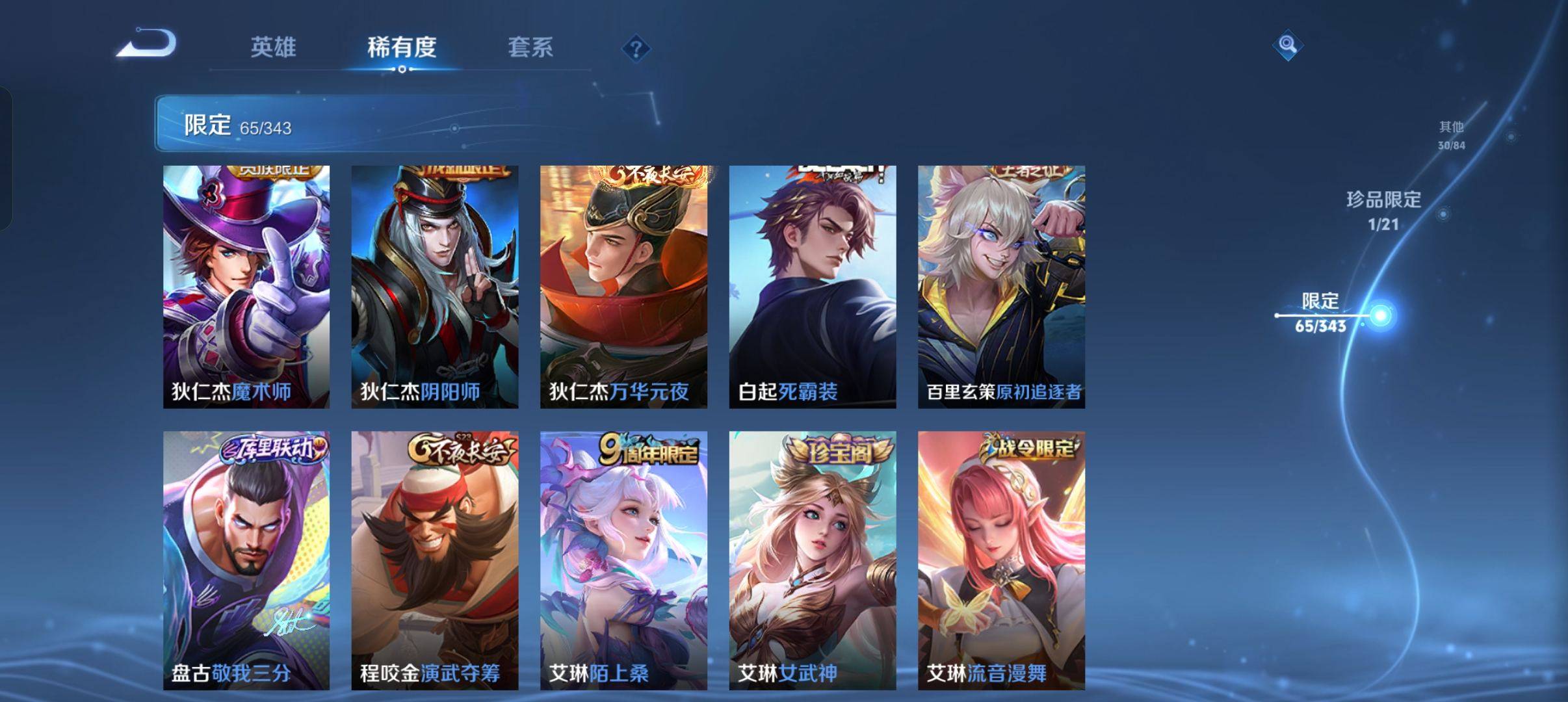Switch to the 英雄 tab
This screenshot has height=702, width=1568.
[273, 47]
